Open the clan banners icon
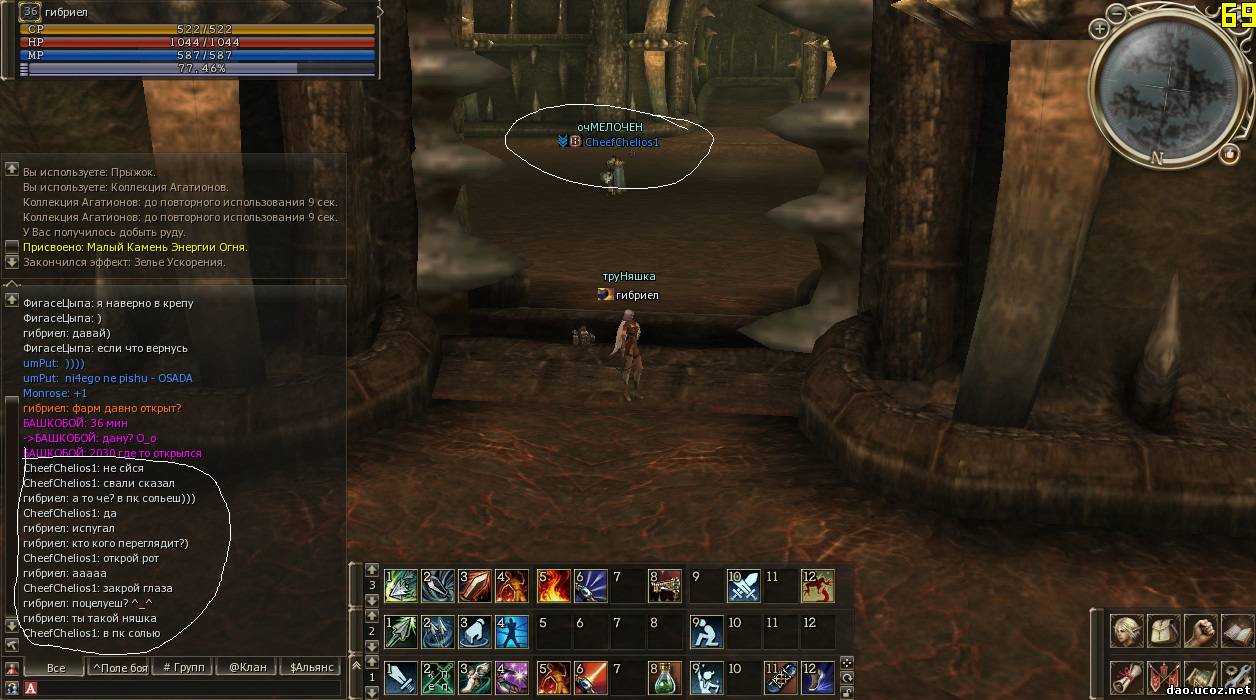Screen dimensions: 1256x700 [x=1164, y=677]
